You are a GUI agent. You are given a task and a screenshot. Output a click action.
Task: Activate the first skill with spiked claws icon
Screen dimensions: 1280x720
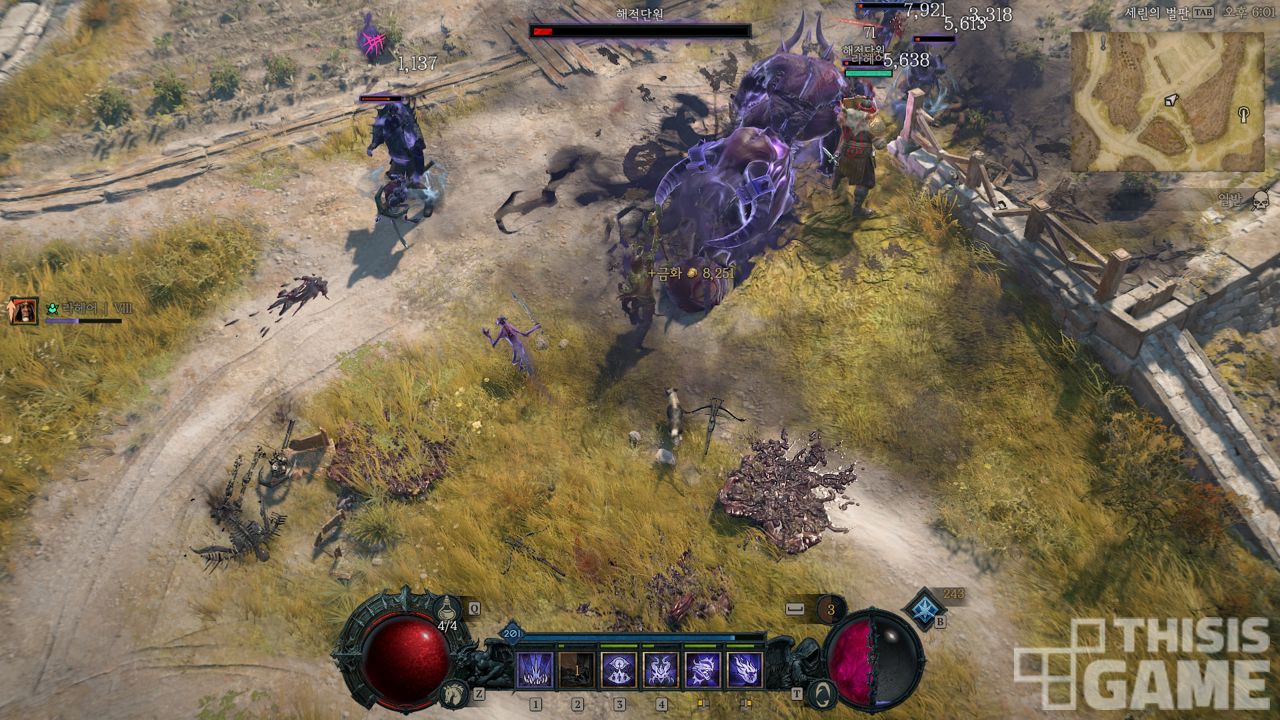535,669
